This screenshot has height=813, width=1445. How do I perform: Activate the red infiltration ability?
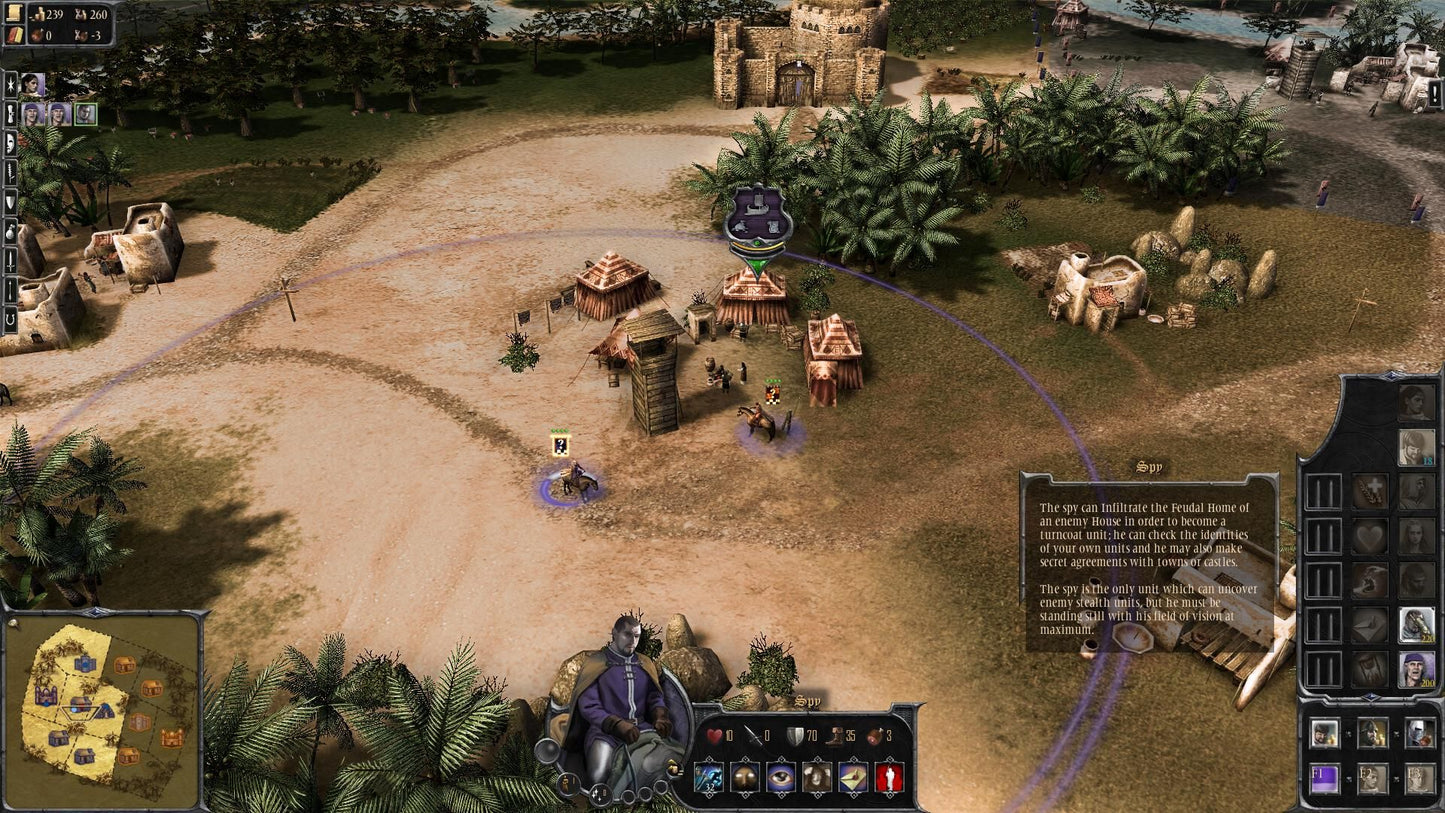tap(886, 778)
